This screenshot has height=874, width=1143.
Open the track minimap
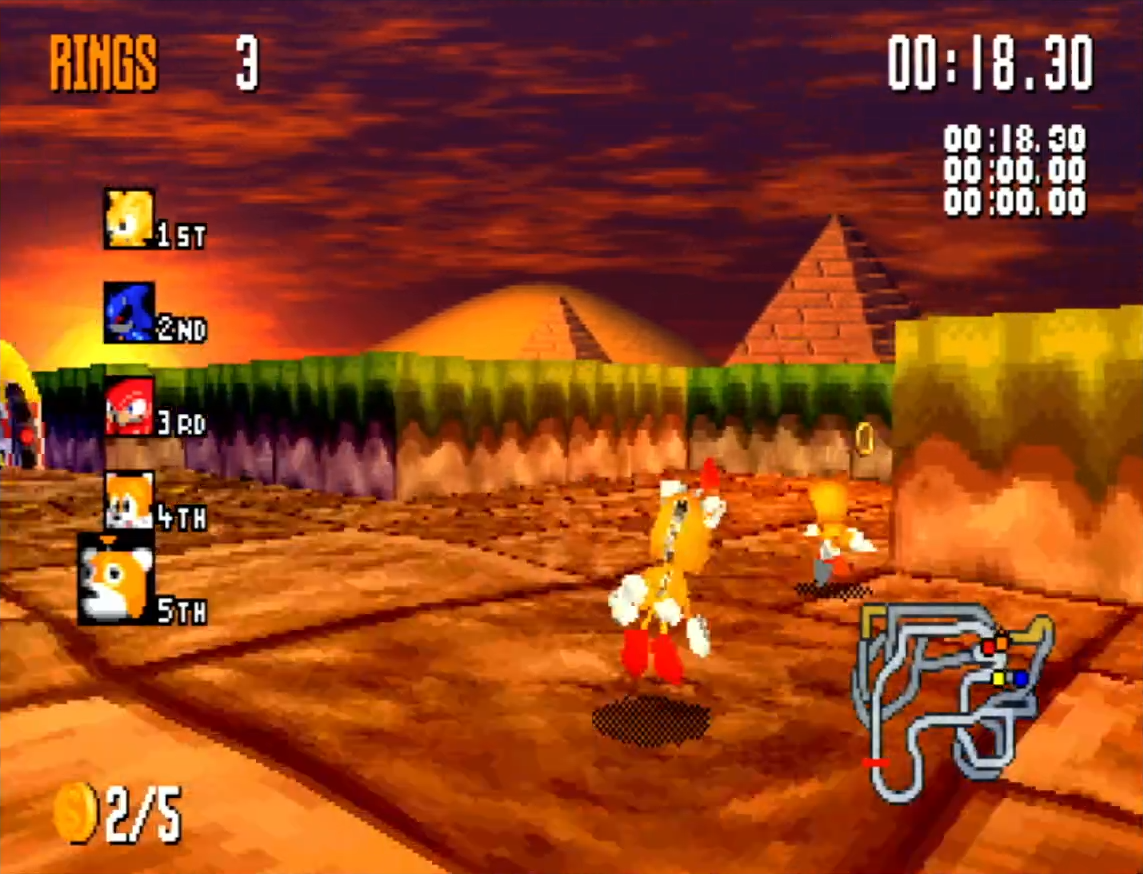(x=950, y=700)
